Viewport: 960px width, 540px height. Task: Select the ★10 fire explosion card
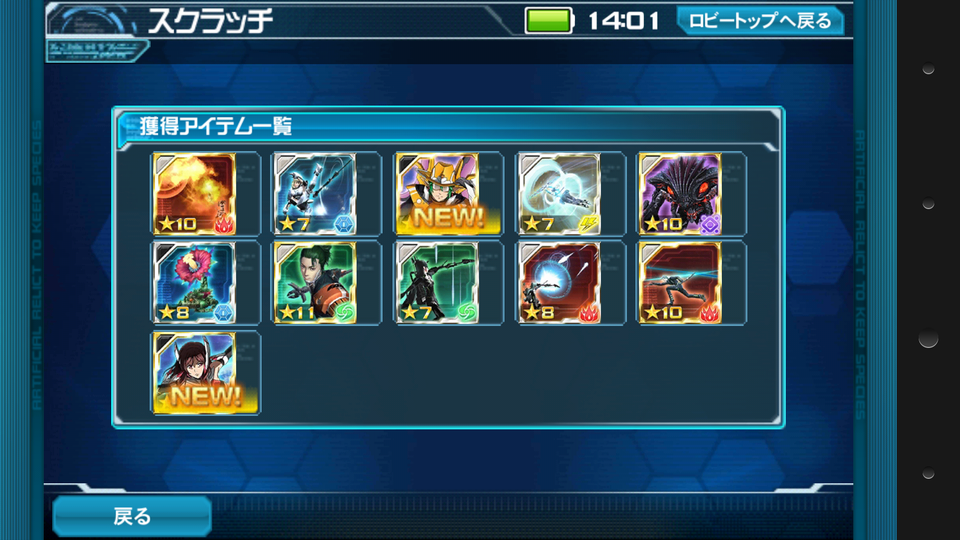coord(194,193)
